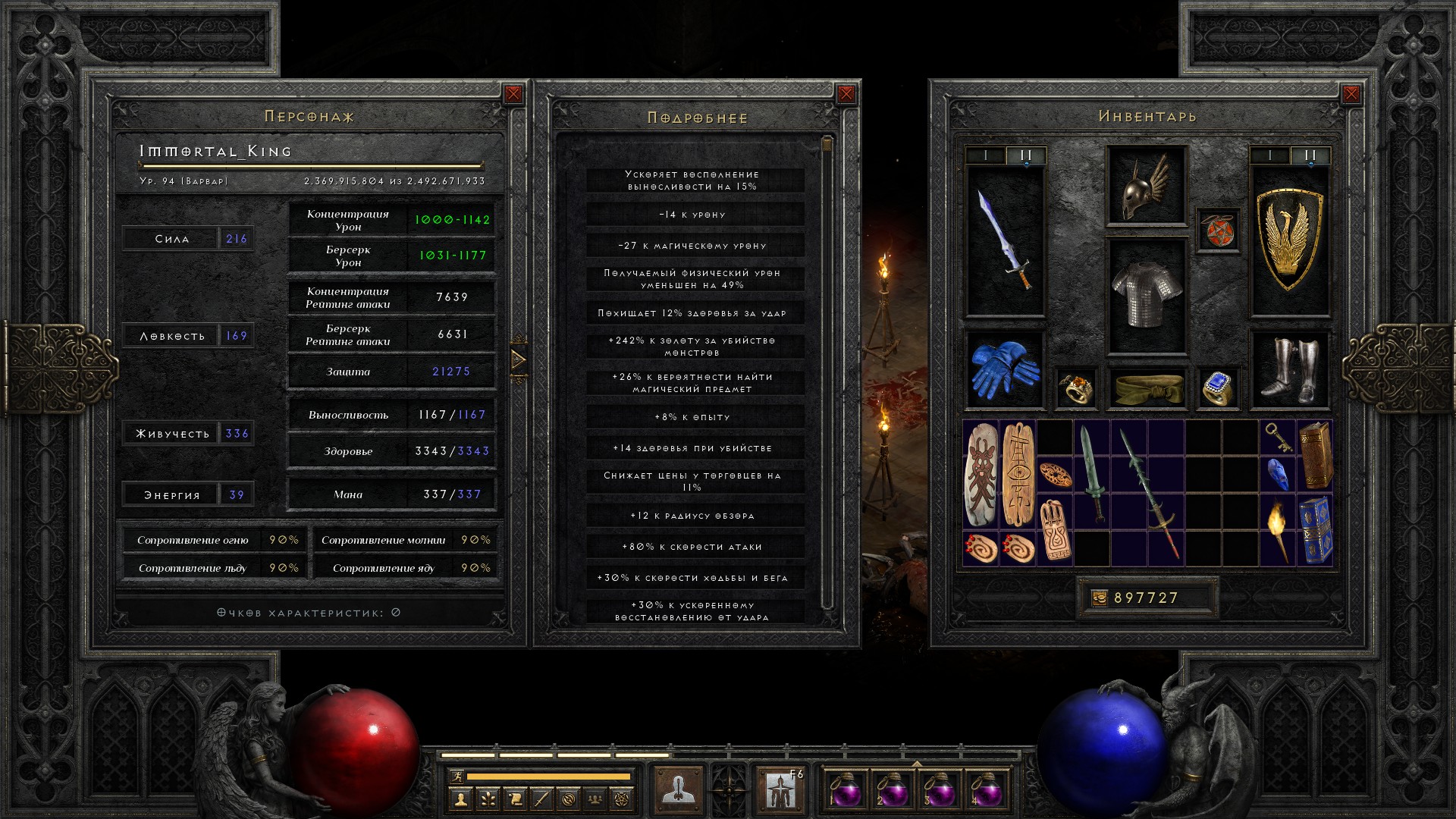Select the equipped blue-bladed sword
The height and width of the screenshot is (819, 1456).
coord(1005,240)
